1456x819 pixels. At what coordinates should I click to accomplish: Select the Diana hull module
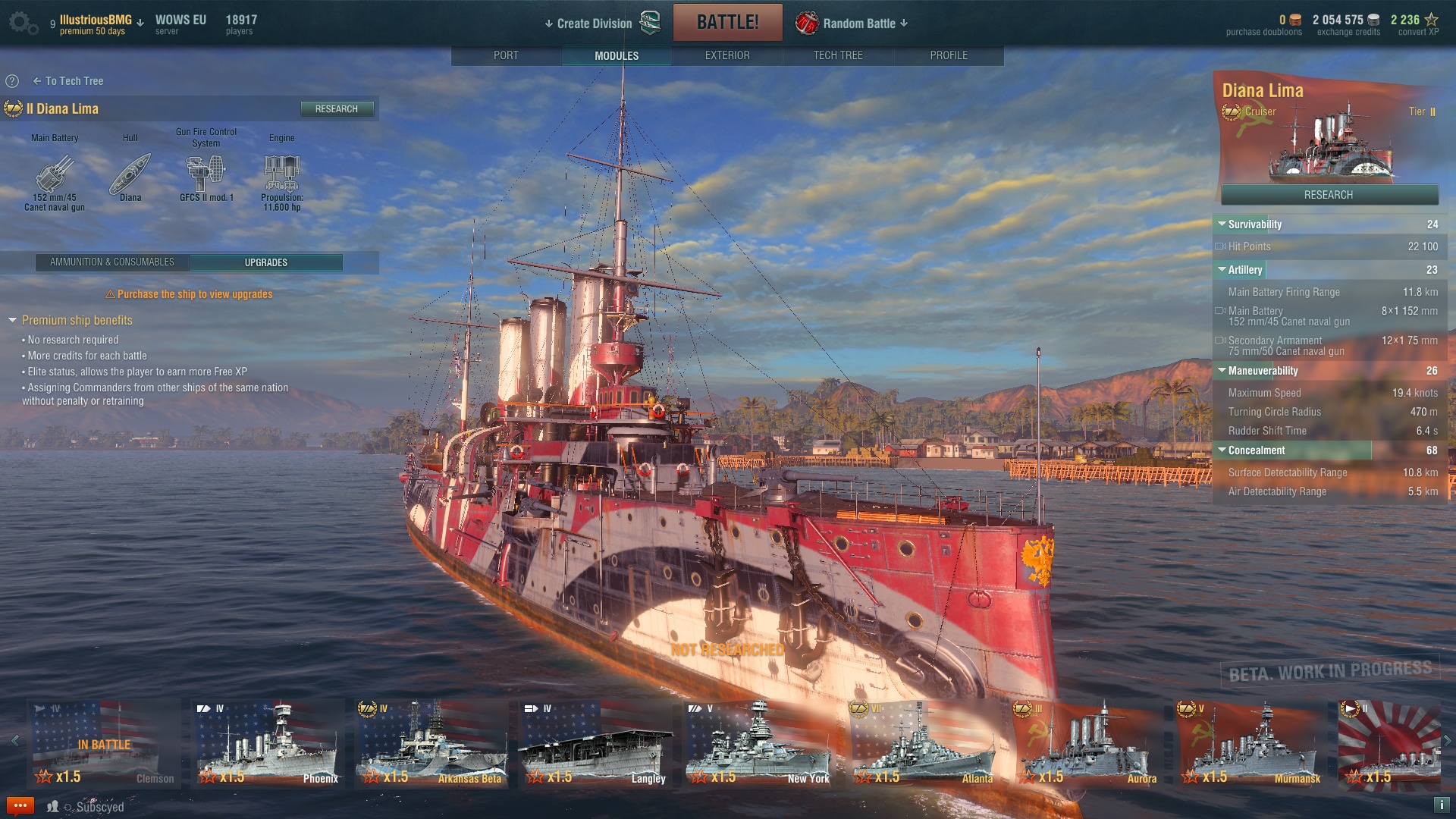point(130,176)
